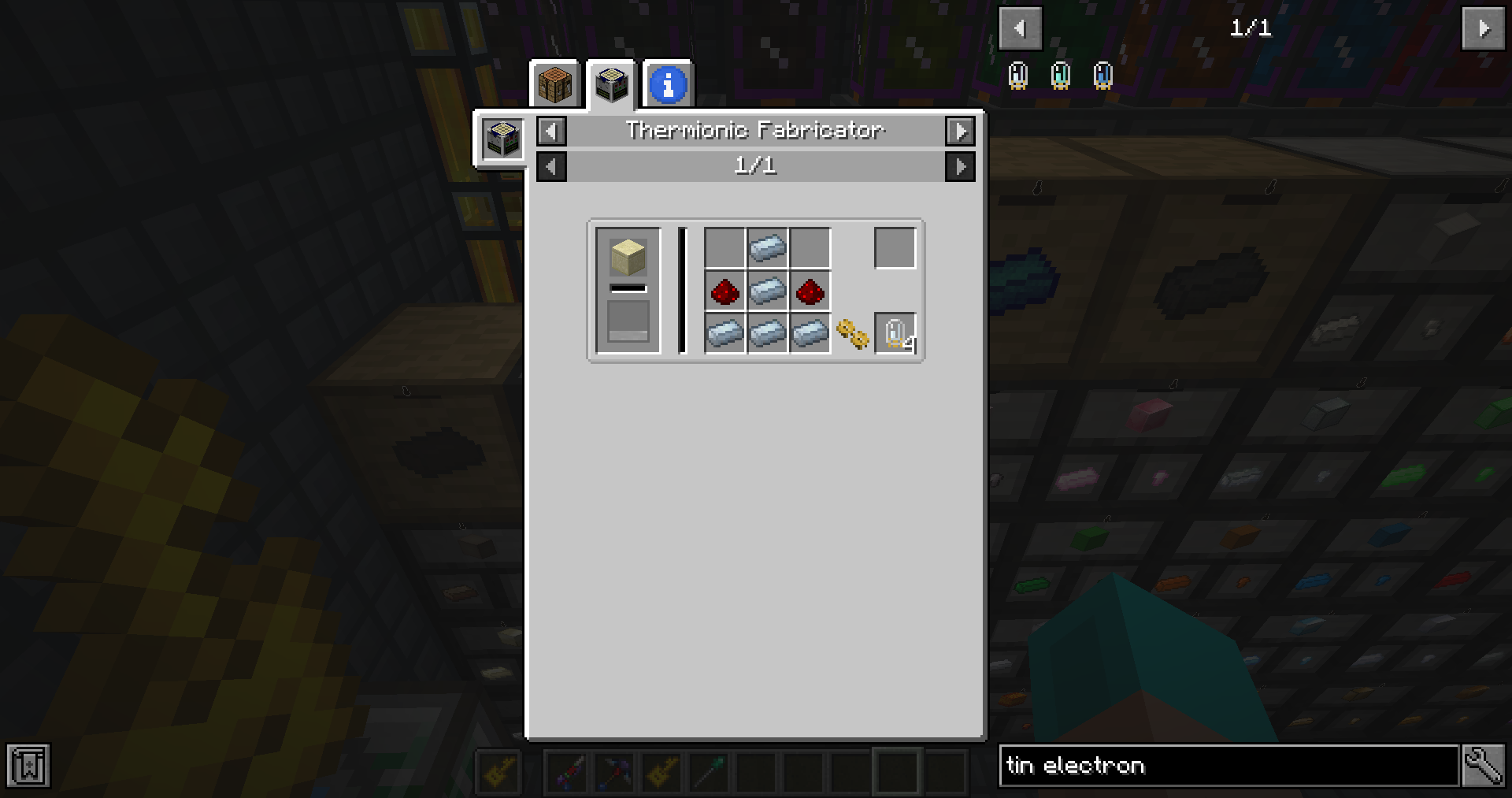Click the Thermionic Fabricator catalyst icon
The image size is (1512, 798).
point(502,139)
